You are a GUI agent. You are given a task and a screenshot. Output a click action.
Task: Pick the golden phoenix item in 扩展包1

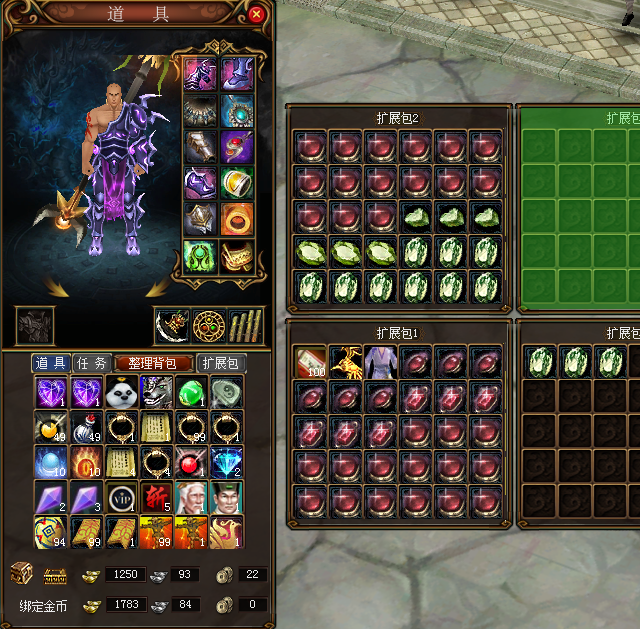point(345,362)
